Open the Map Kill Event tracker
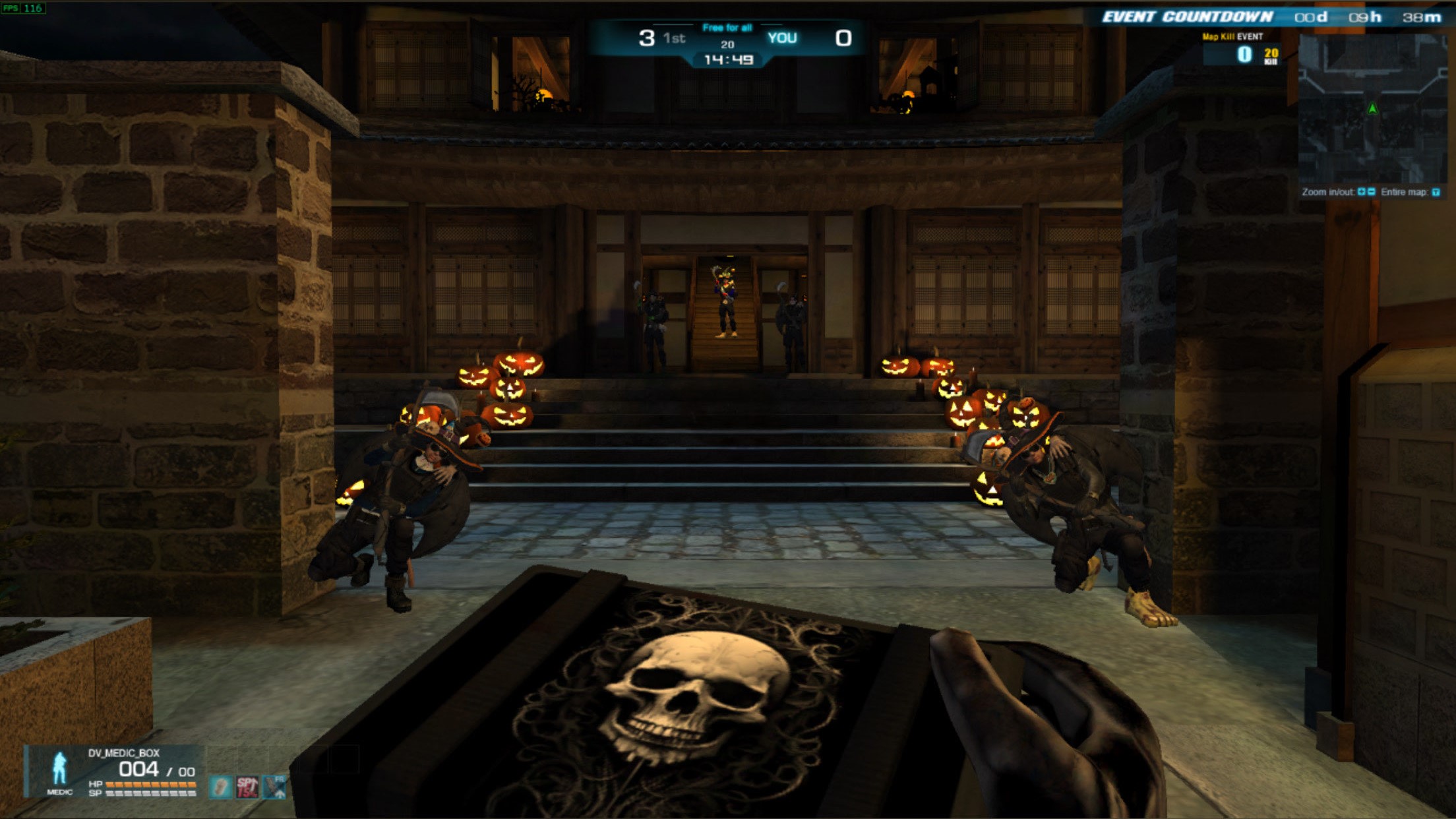1456x819 pixels. click(1242, 50)
